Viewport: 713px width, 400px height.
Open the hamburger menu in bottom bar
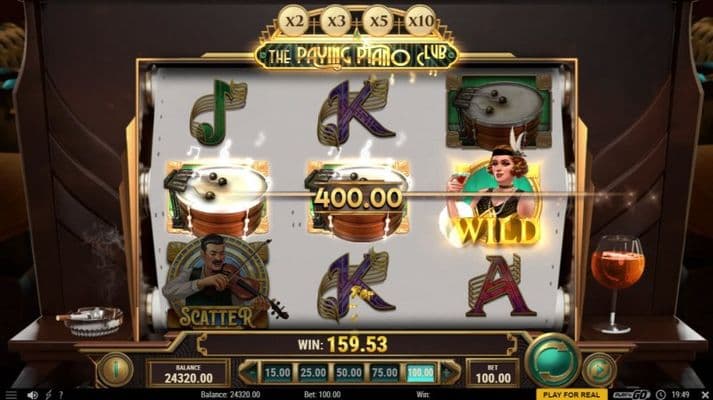[12, 395]
